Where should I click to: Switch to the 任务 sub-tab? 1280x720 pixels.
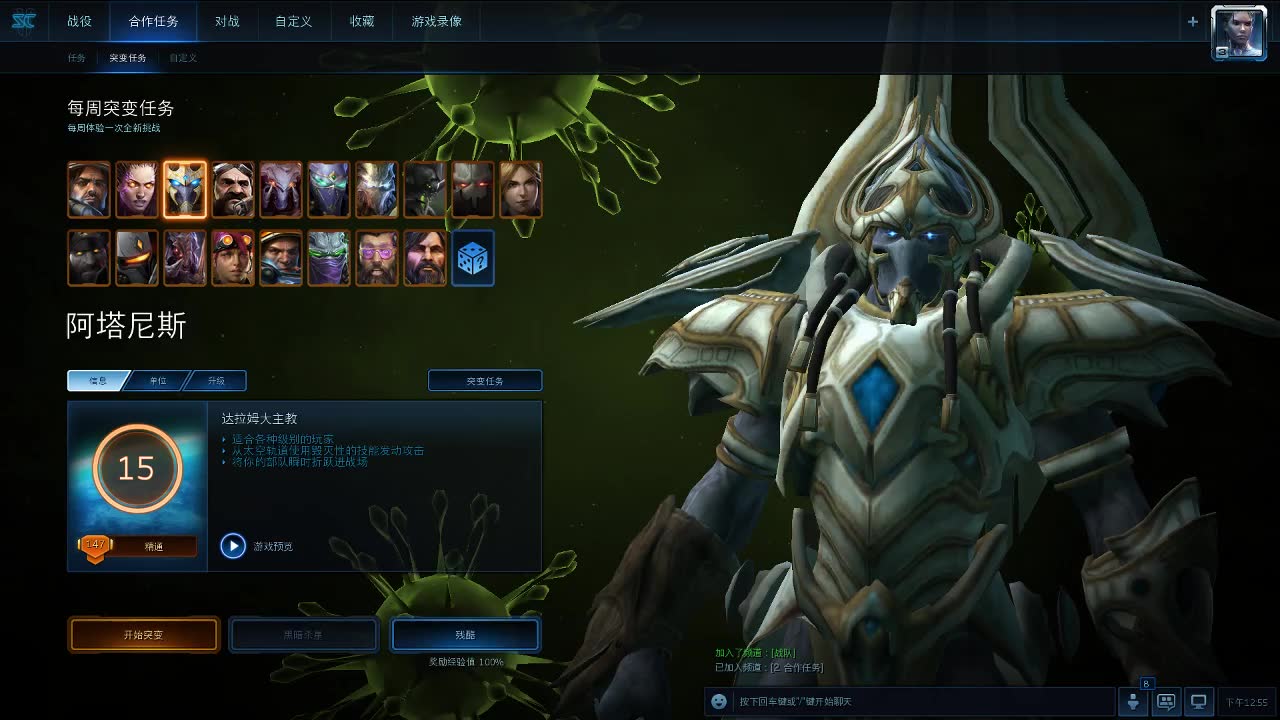point(77,58)
